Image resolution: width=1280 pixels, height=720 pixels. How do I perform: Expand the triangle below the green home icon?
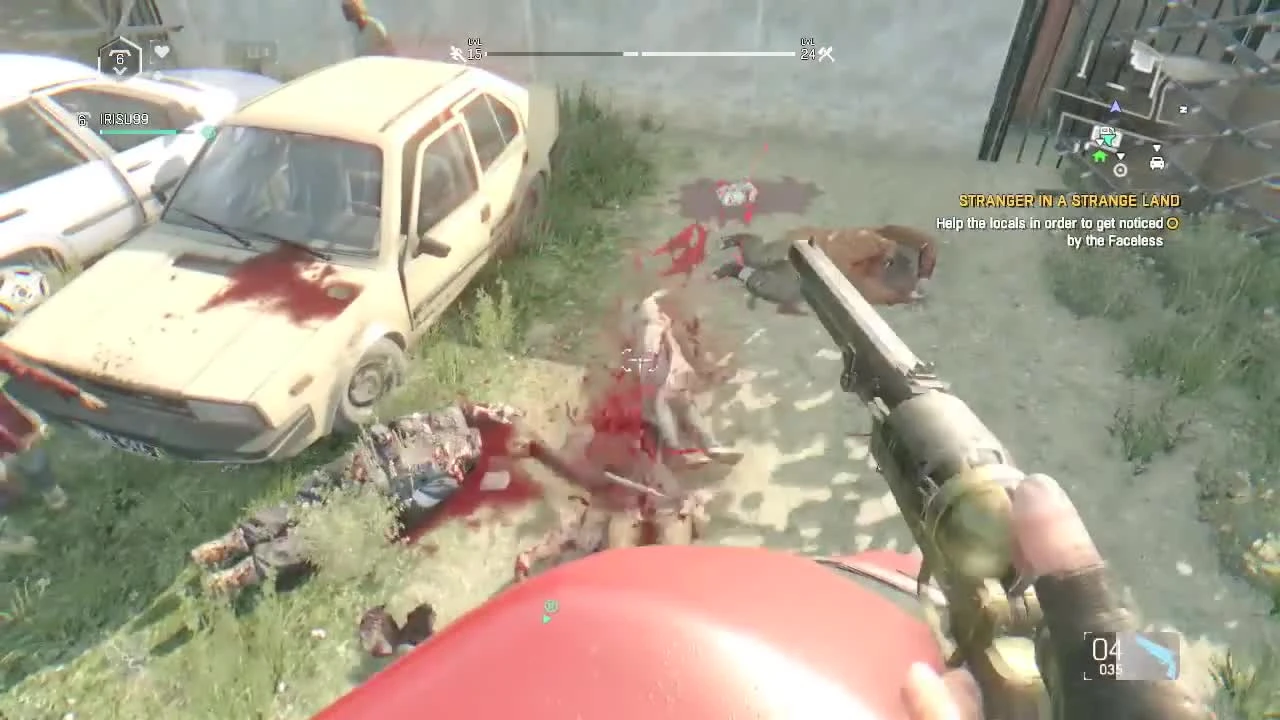[x=1120, y=156]
